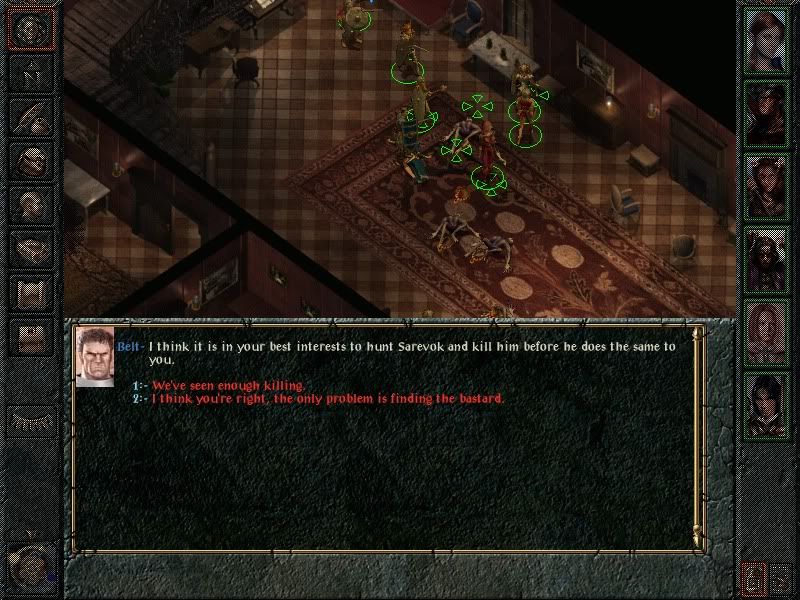800x600 pixels.
Task: Choose reply "We've seen enough killing."
Action: coord(229,385)
